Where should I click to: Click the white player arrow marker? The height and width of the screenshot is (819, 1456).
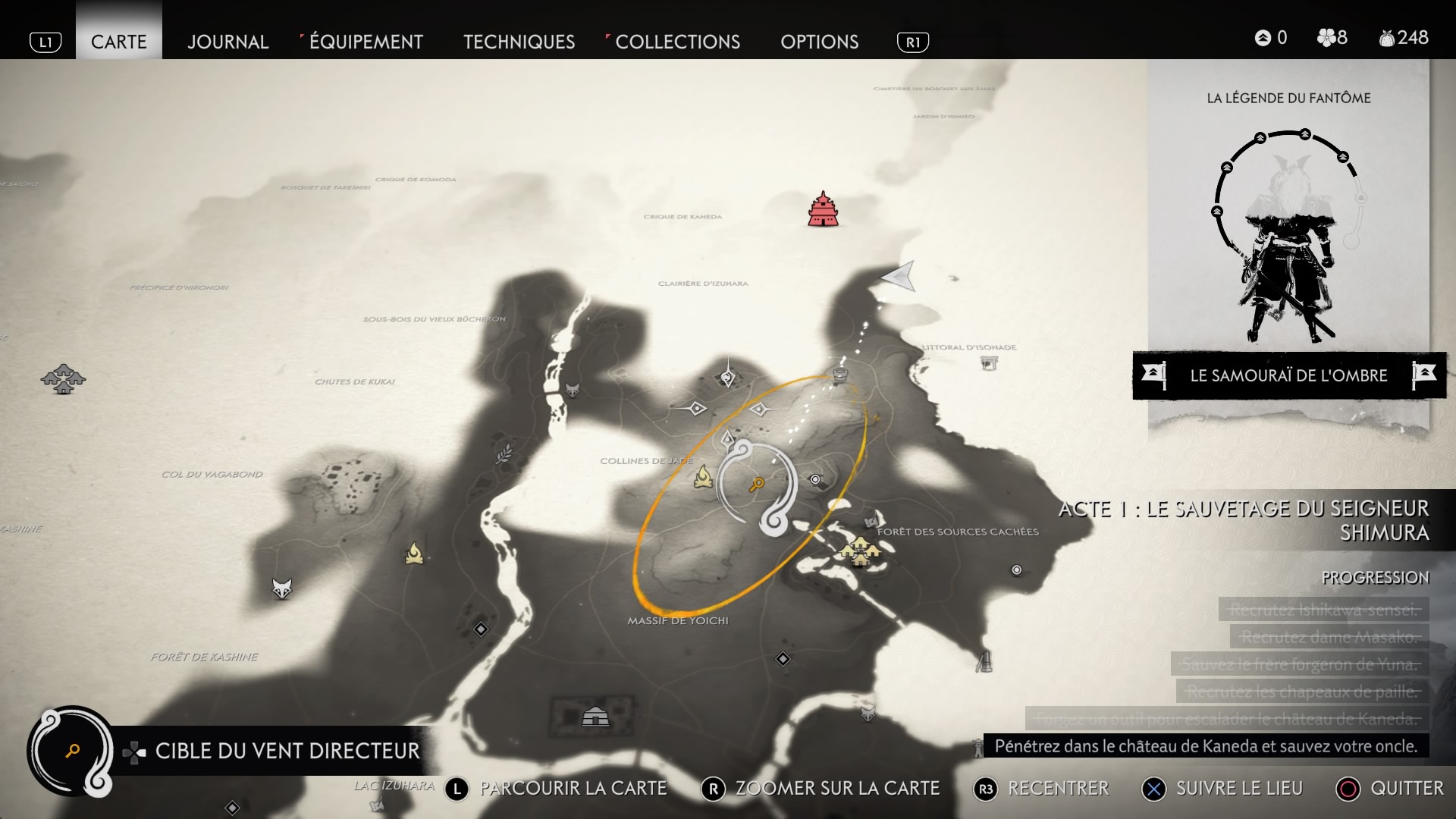900,277
